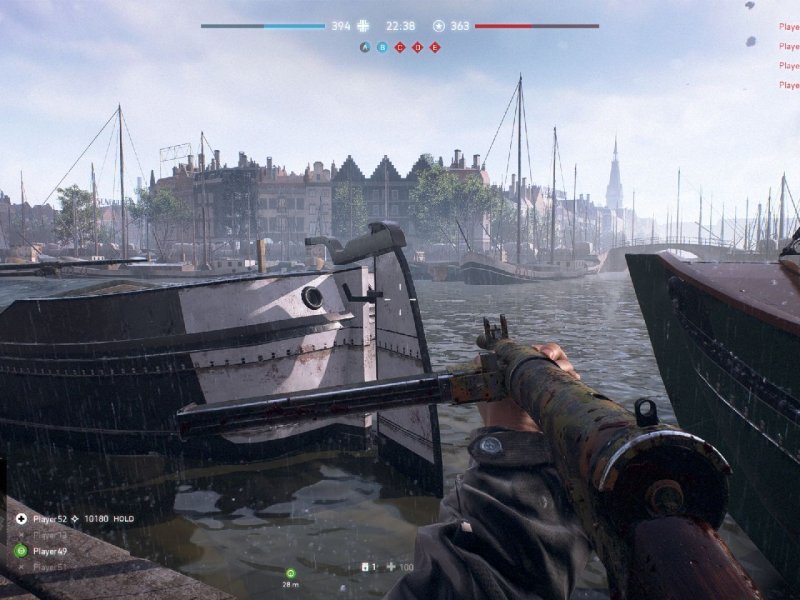Screen dimensions: 800x600
Task: Click the green squadmate marker showing 28 m
Action: pyautogui.click(x=291, y=573)
